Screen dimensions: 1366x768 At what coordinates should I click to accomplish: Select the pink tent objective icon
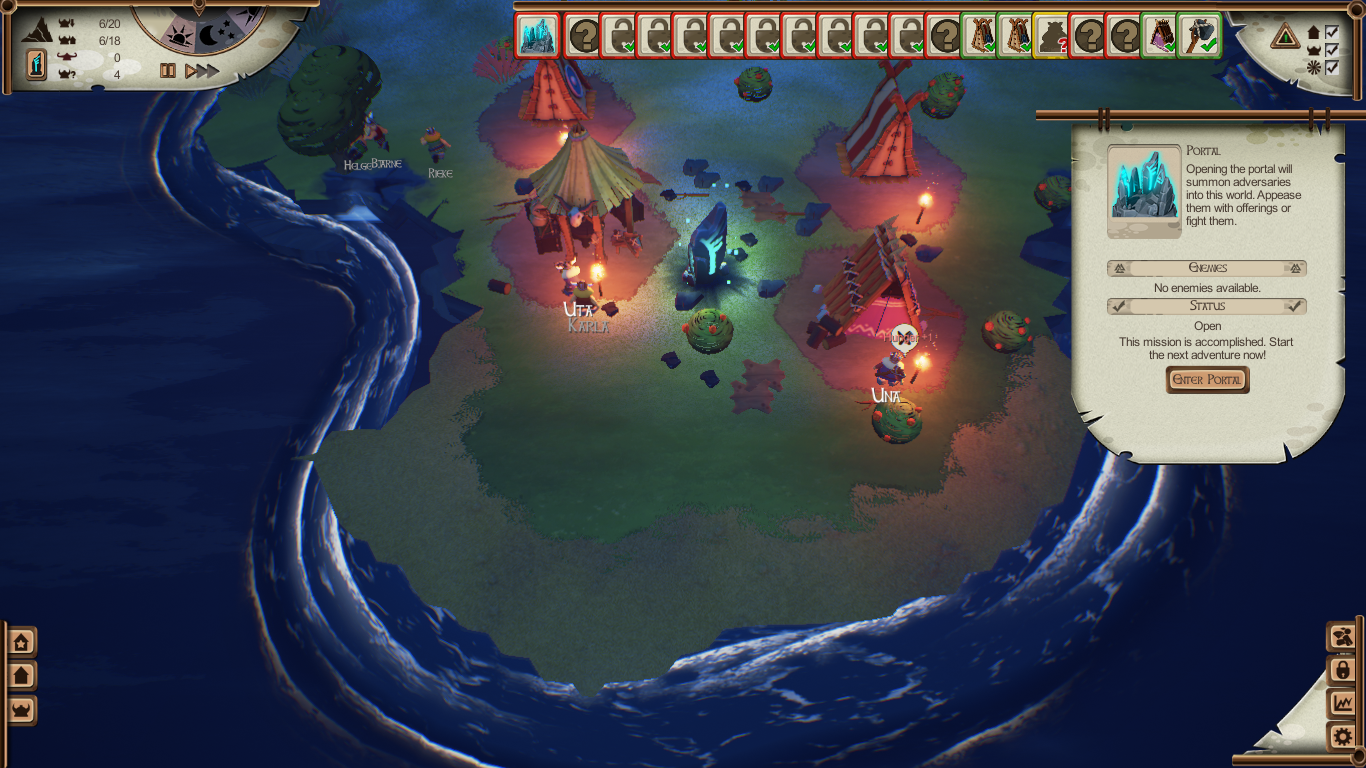click(x=1161, y=36)
